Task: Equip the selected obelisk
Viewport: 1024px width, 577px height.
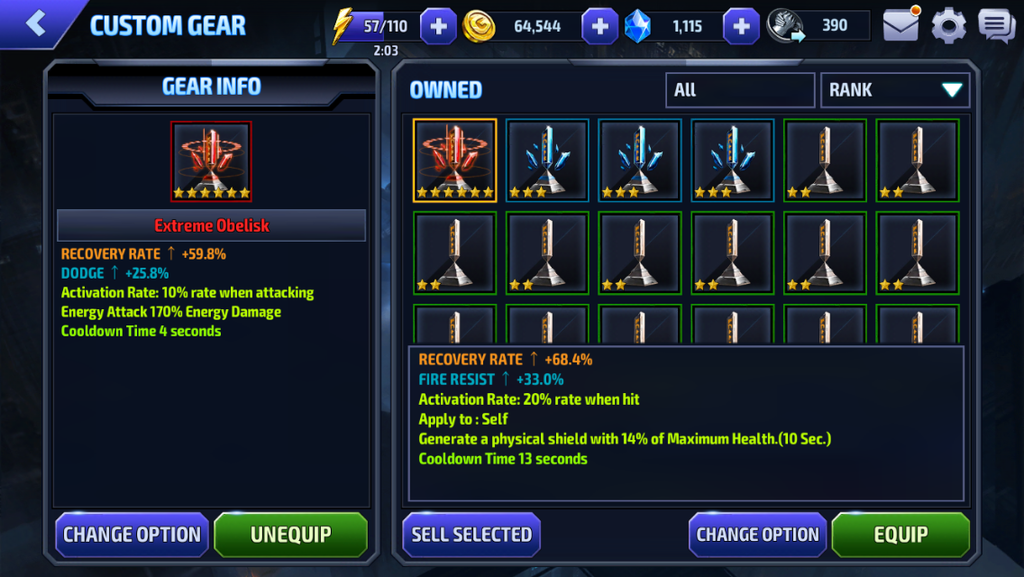Action: point(900,535)
